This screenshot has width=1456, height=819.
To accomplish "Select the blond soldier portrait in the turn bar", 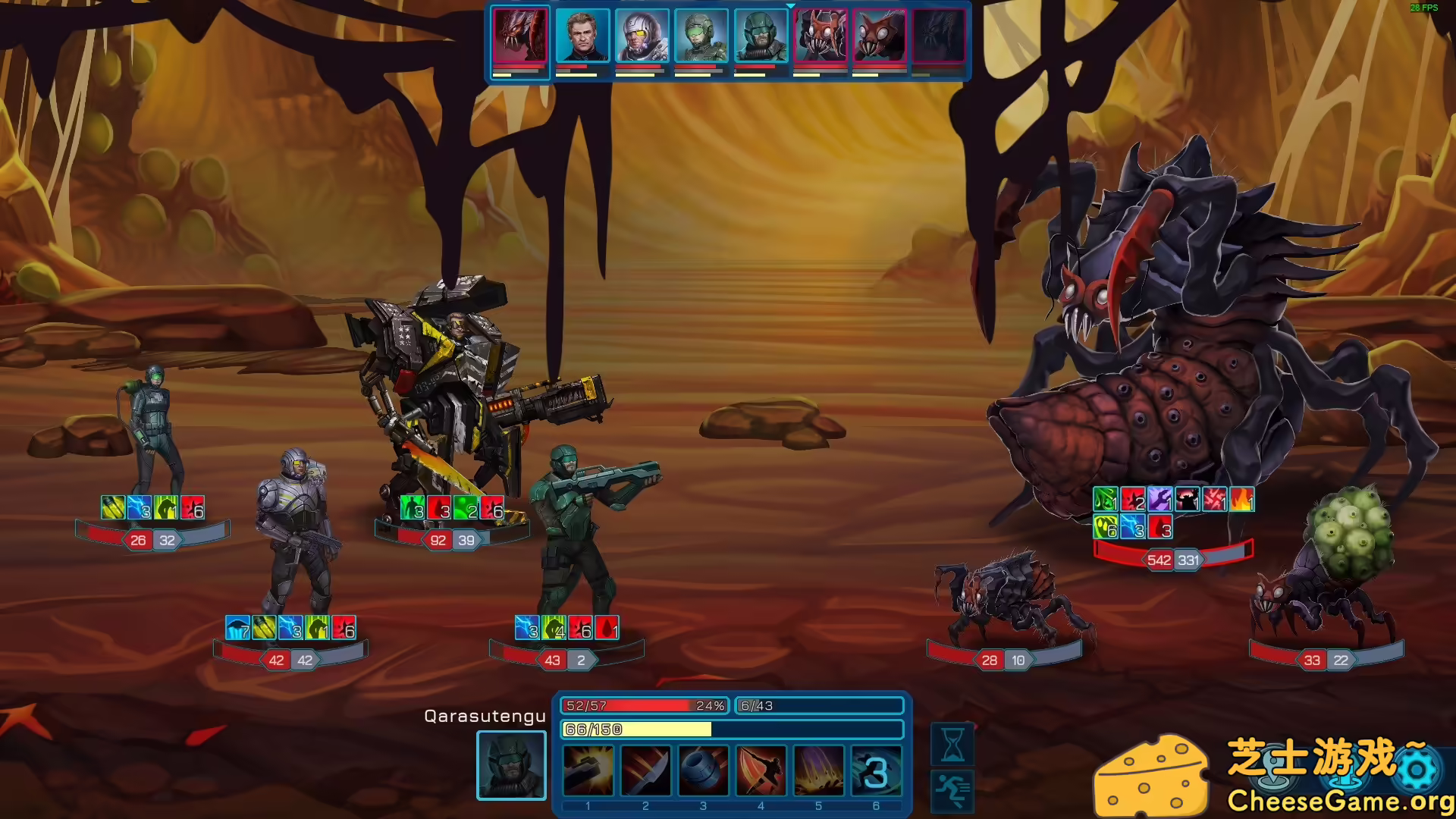I will click(582, 36).
